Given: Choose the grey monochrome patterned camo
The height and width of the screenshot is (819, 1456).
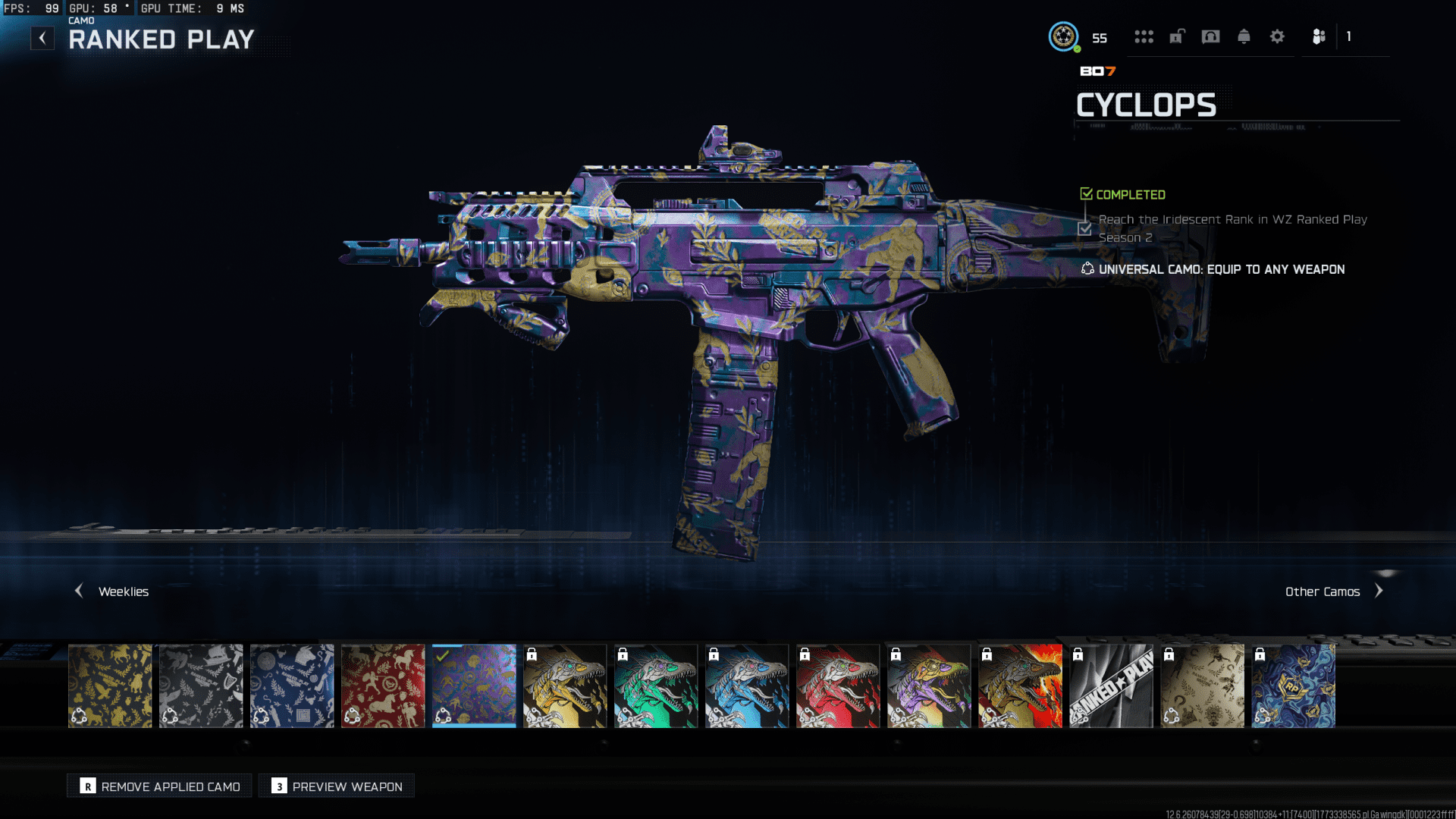Looking at the screenshot, I should click(201, 686).
